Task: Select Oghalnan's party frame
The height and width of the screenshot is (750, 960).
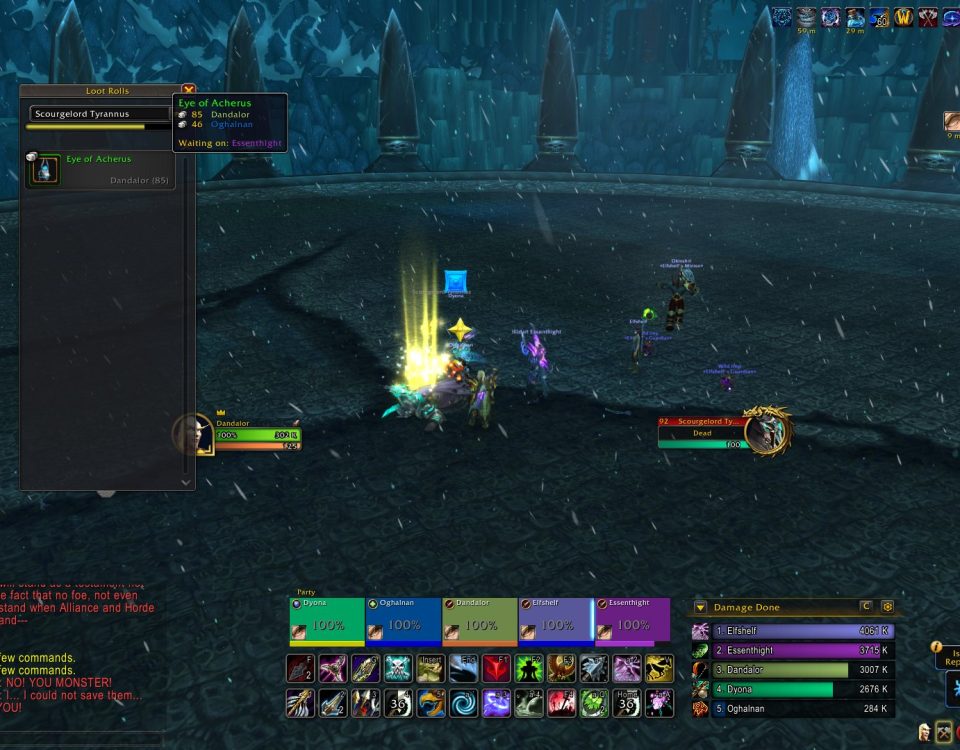Action: pyautogui.click(x=403, y=622)
